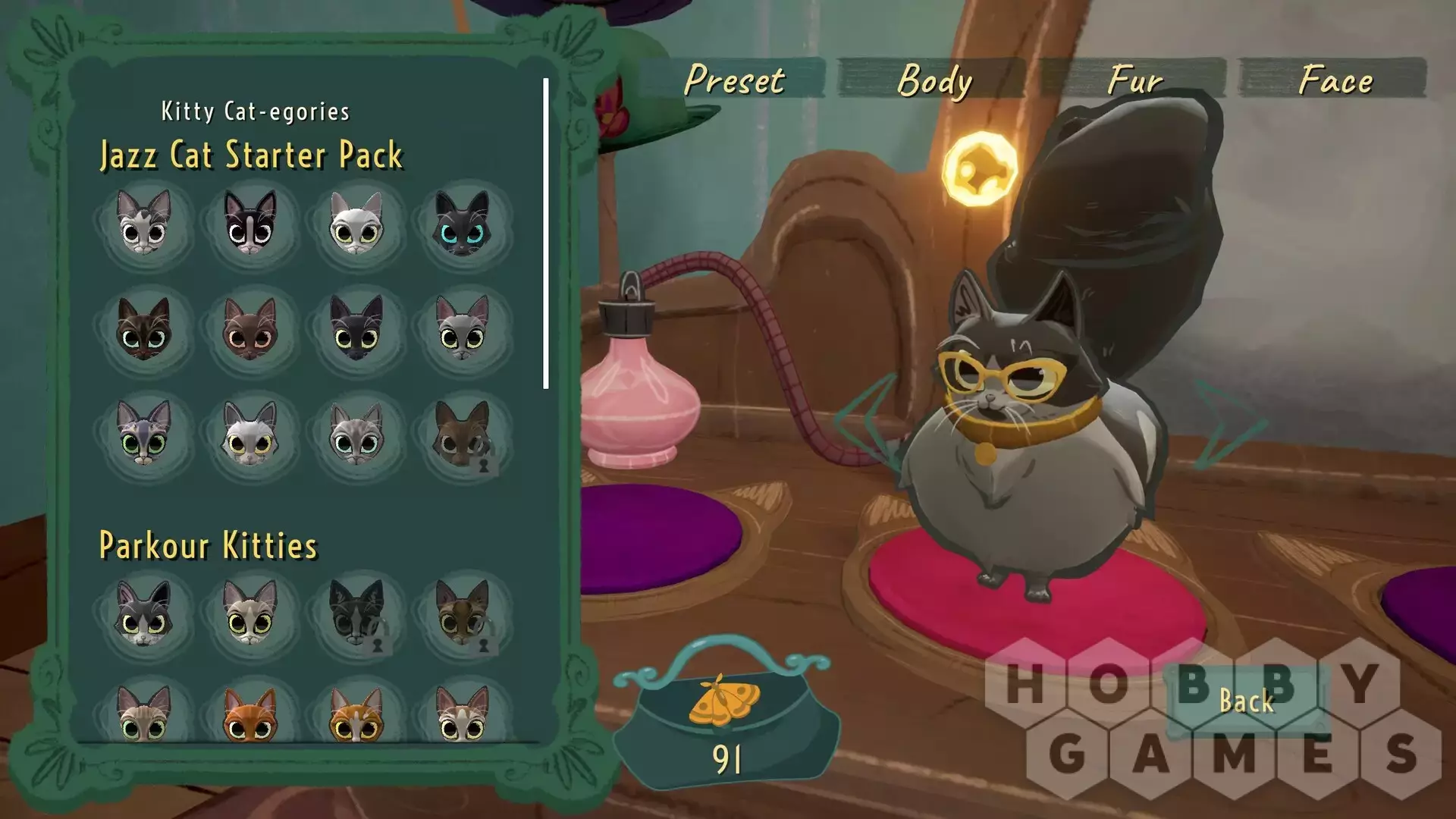Select the black-and-white tuxedo cat preset
Image resolution: width=1456 pixels, height=819 pixels.
coord(250,223)
